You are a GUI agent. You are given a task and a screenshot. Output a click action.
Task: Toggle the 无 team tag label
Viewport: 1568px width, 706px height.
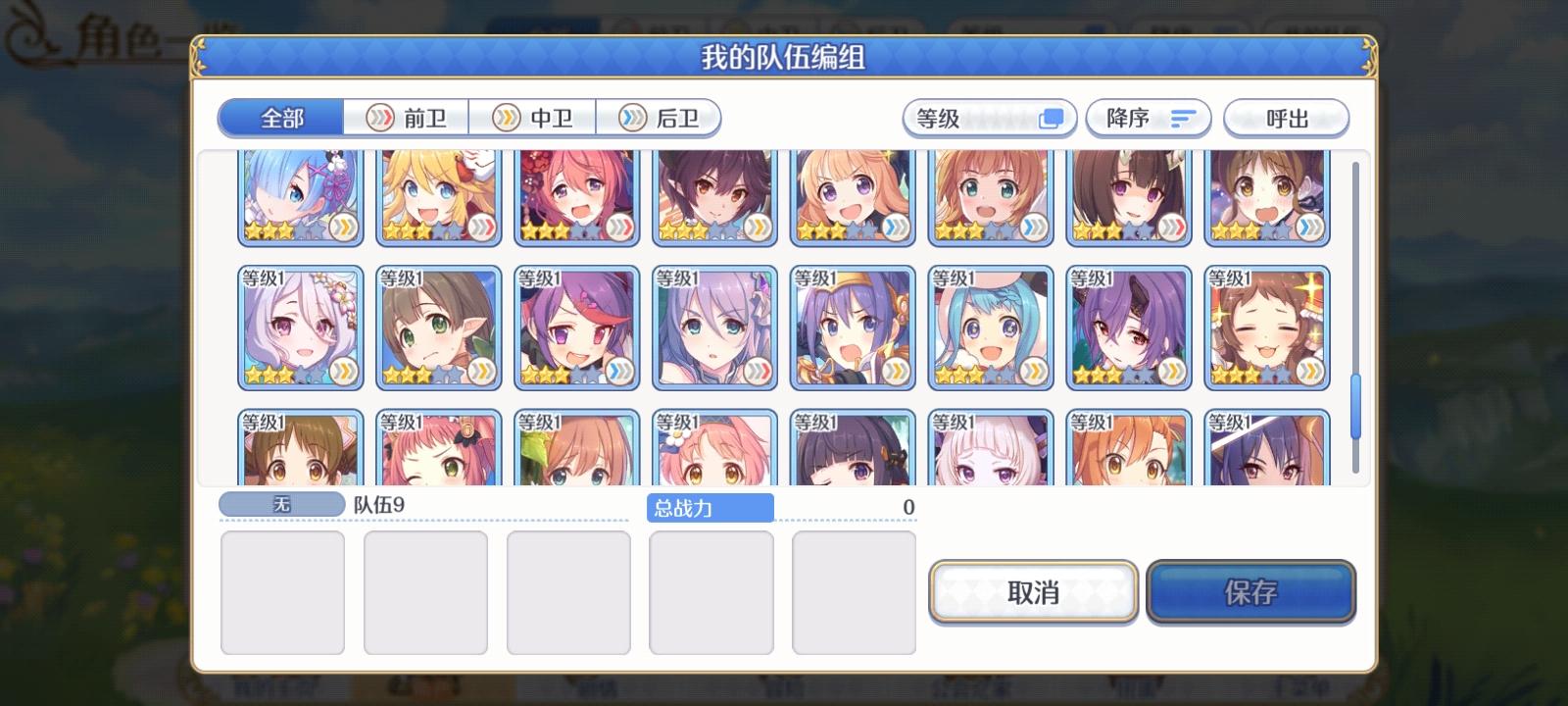pyautogui.click(x=280, y=504)
